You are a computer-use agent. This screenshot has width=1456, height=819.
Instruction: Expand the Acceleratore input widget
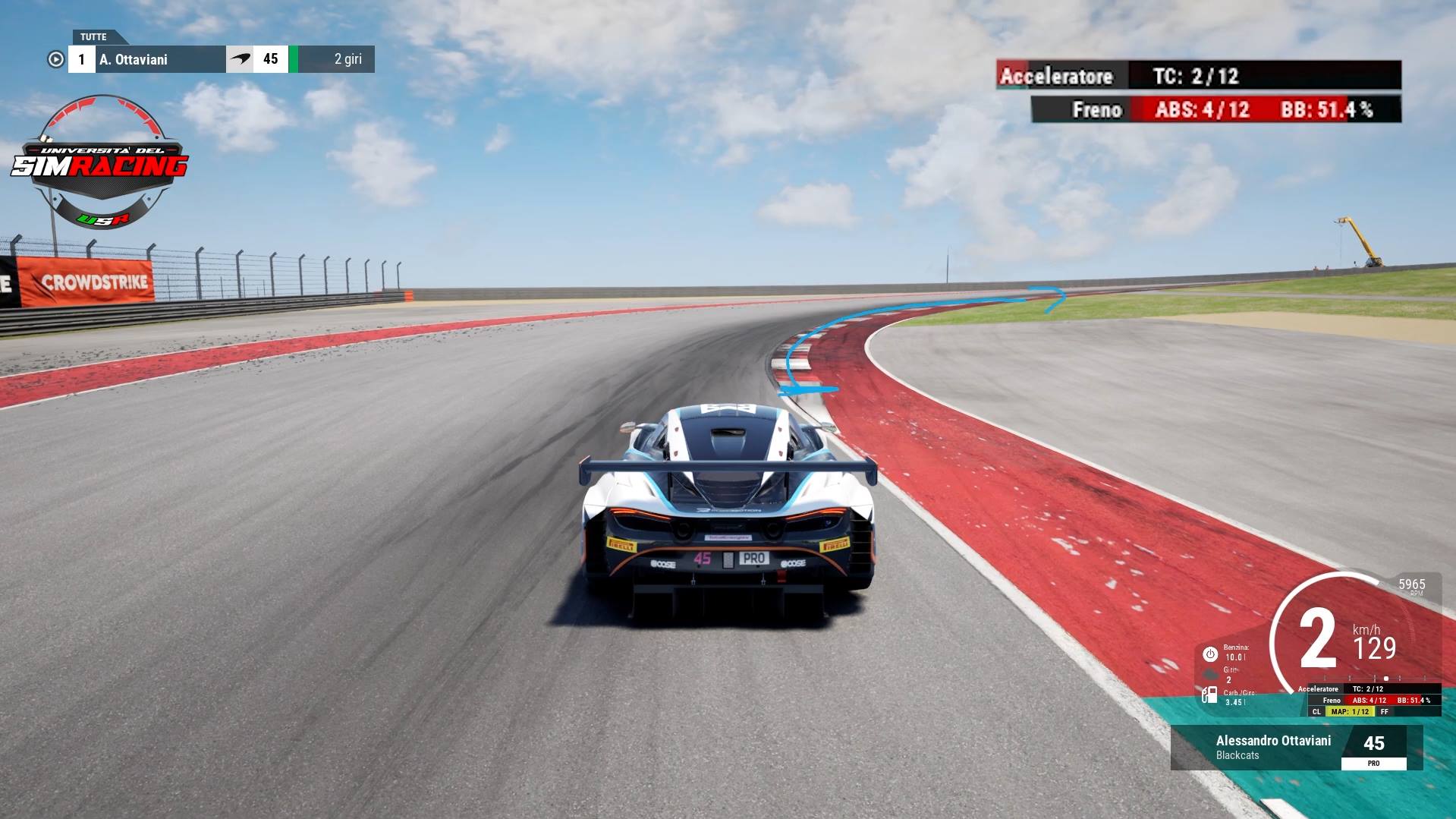click(x=1058, y=77)
